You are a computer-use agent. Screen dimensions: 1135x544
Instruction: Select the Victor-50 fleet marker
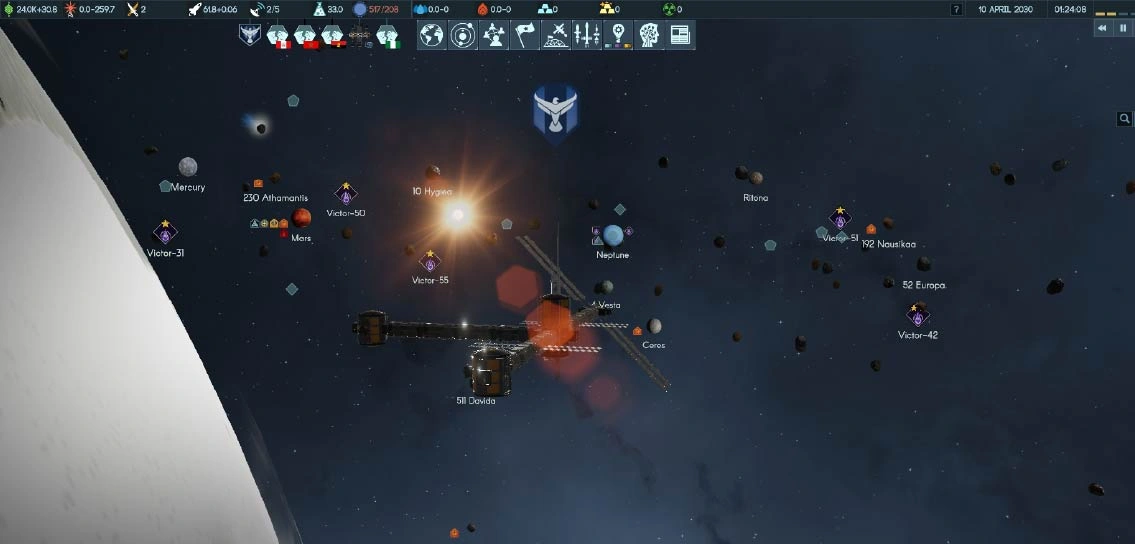[346, 194]
